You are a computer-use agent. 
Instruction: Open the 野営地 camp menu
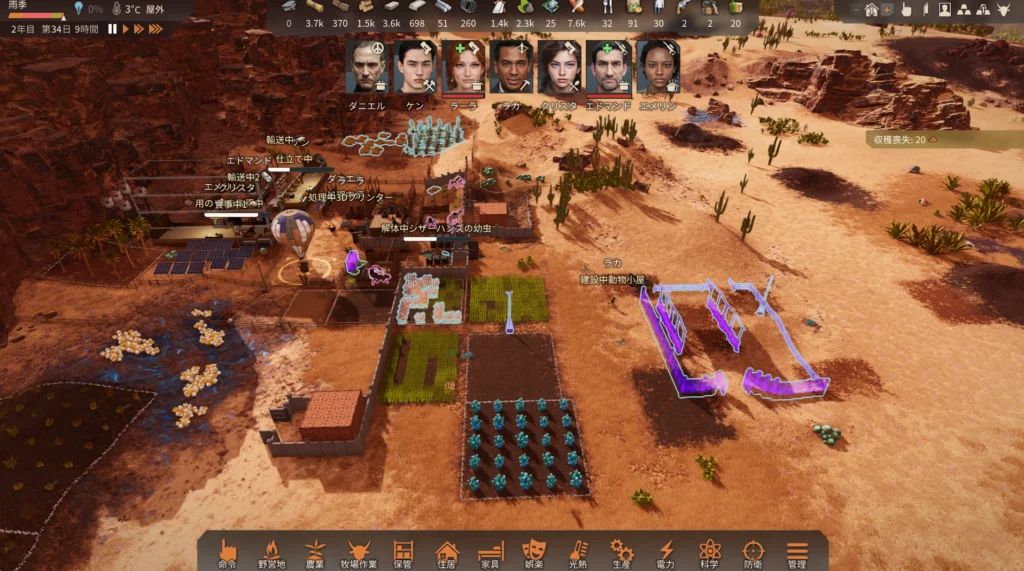(x=271, y=553)
